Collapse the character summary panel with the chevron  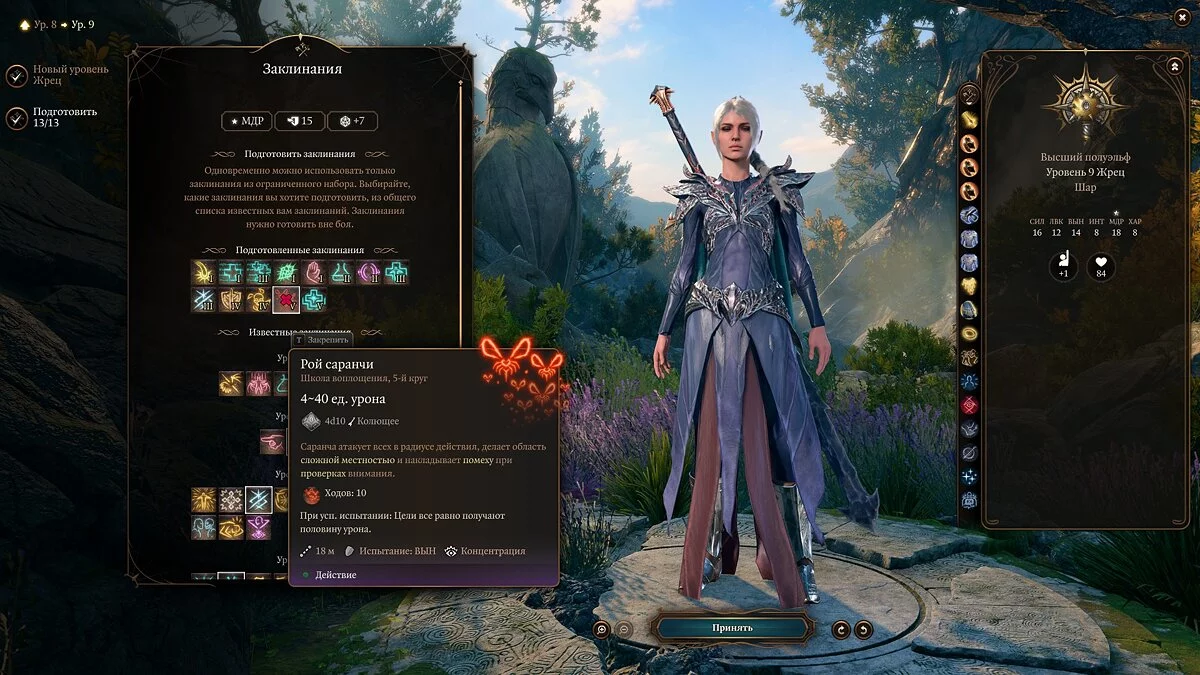[1174, 66]
